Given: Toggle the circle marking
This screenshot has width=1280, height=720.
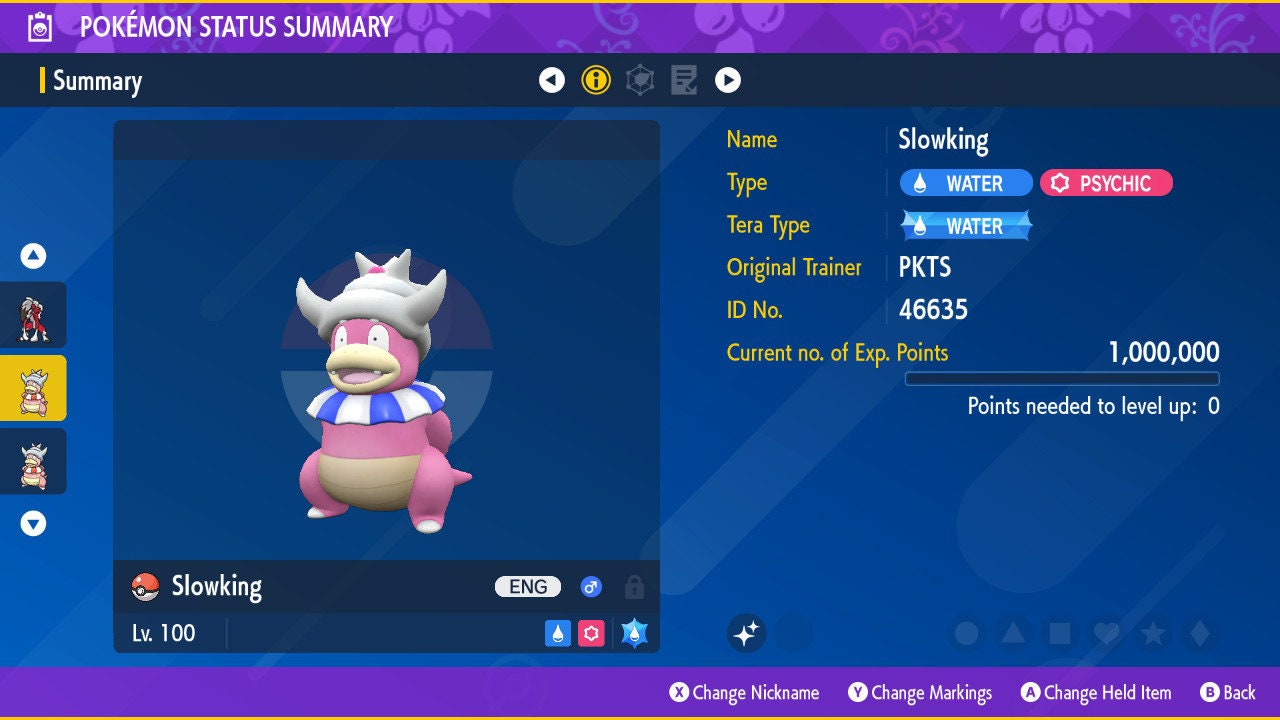Looking at the screenshot, I should pyautogui.click(x=966, y=633).
